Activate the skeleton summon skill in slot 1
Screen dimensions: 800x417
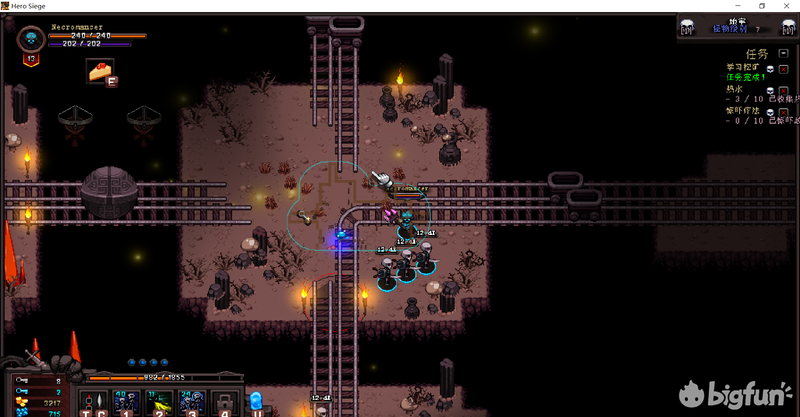127,402
